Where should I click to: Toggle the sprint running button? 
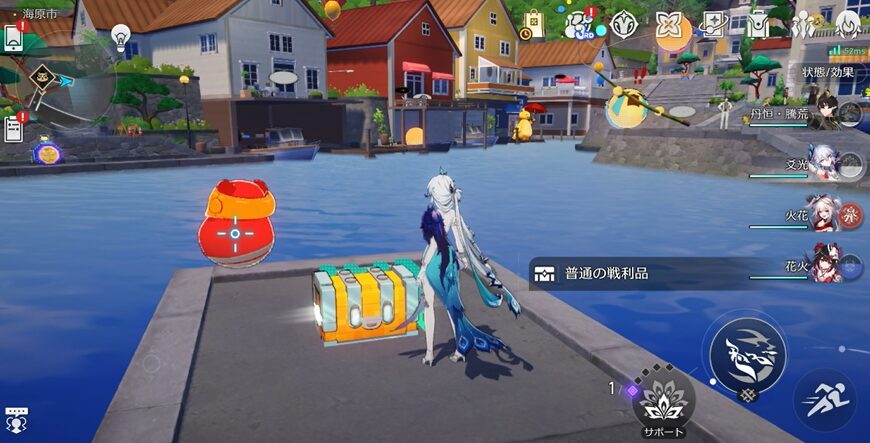(x=824, y=398)
